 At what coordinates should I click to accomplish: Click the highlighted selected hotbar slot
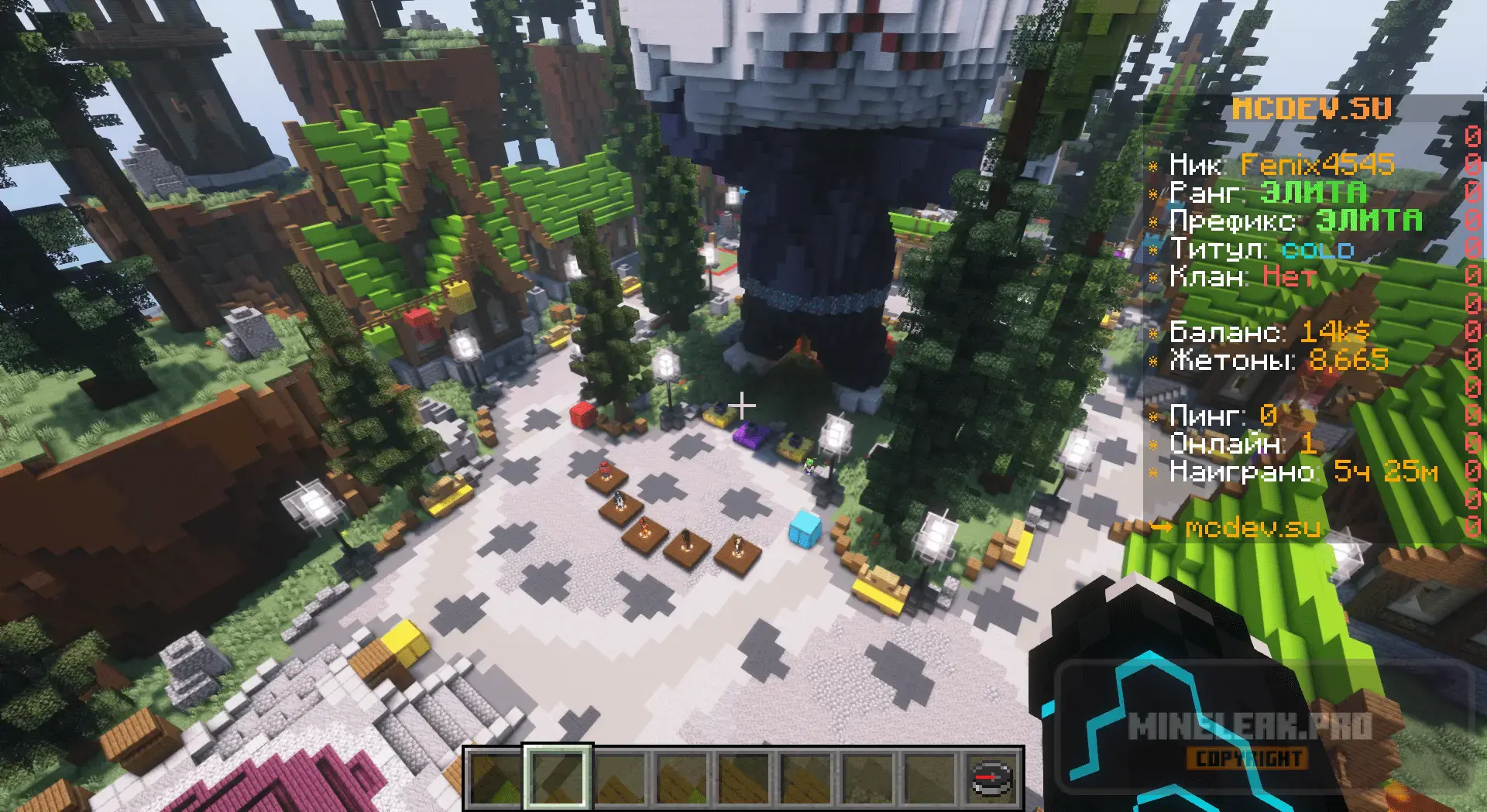click(558, 778)
